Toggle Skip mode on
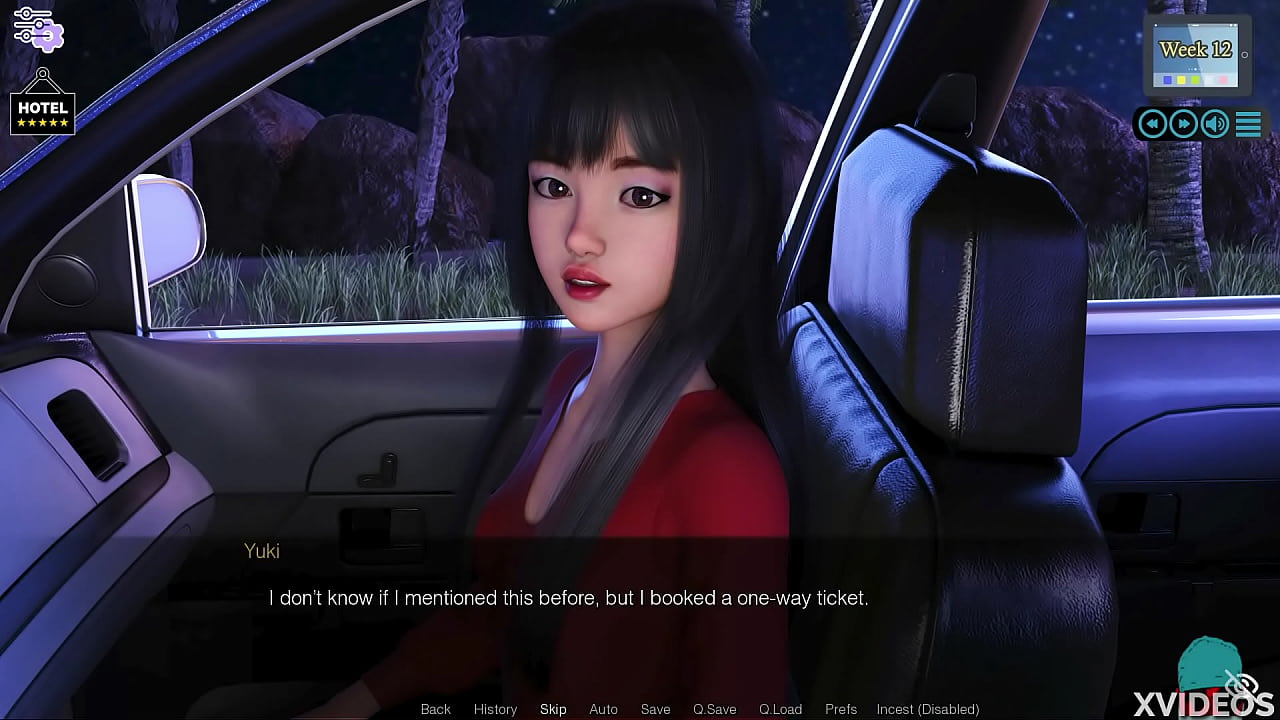This screenshot has height=720, width=1280. (553, 709)
